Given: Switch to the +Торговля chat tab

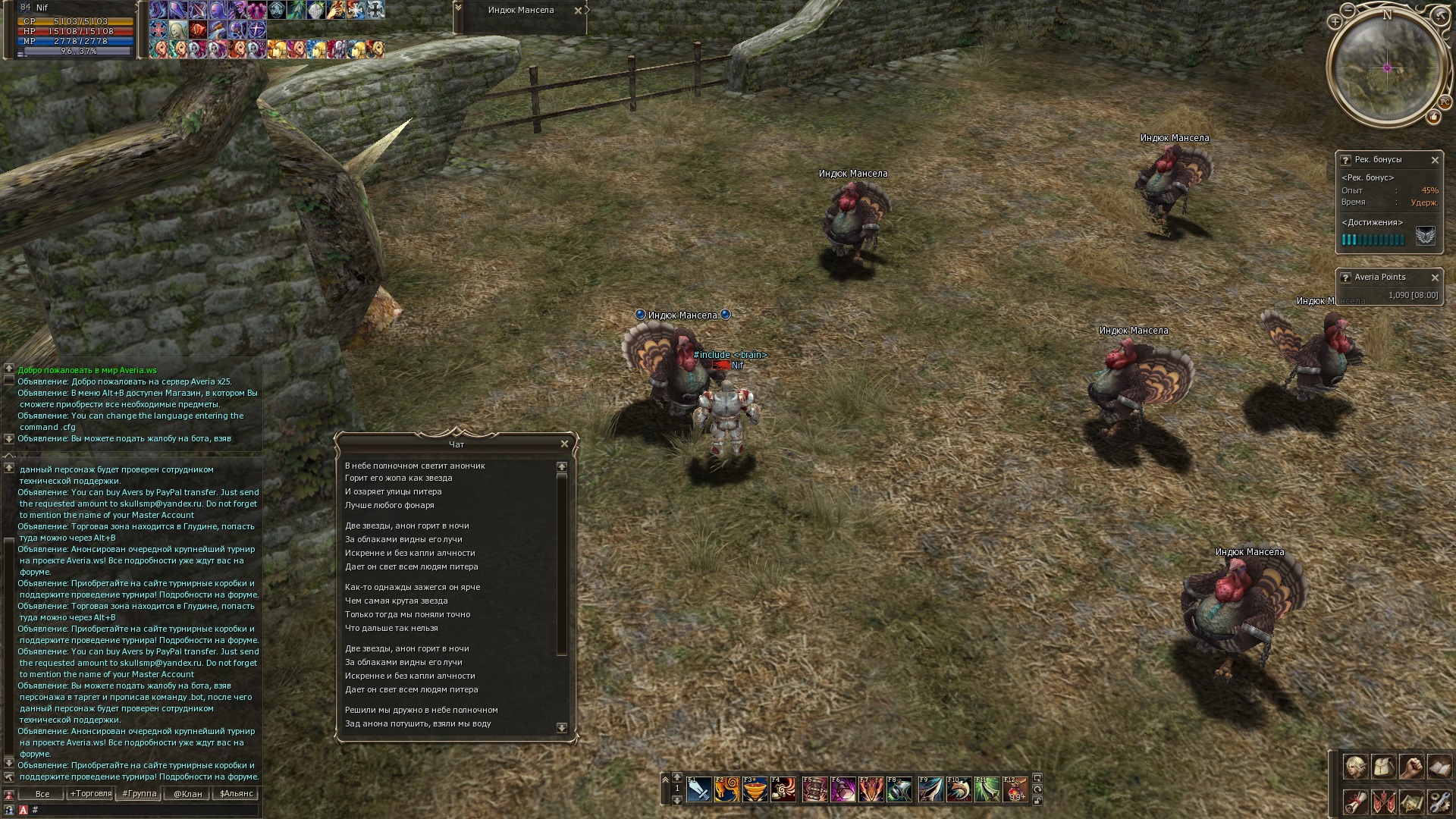Looking at the screenshot, I should [x=91, y=794].
